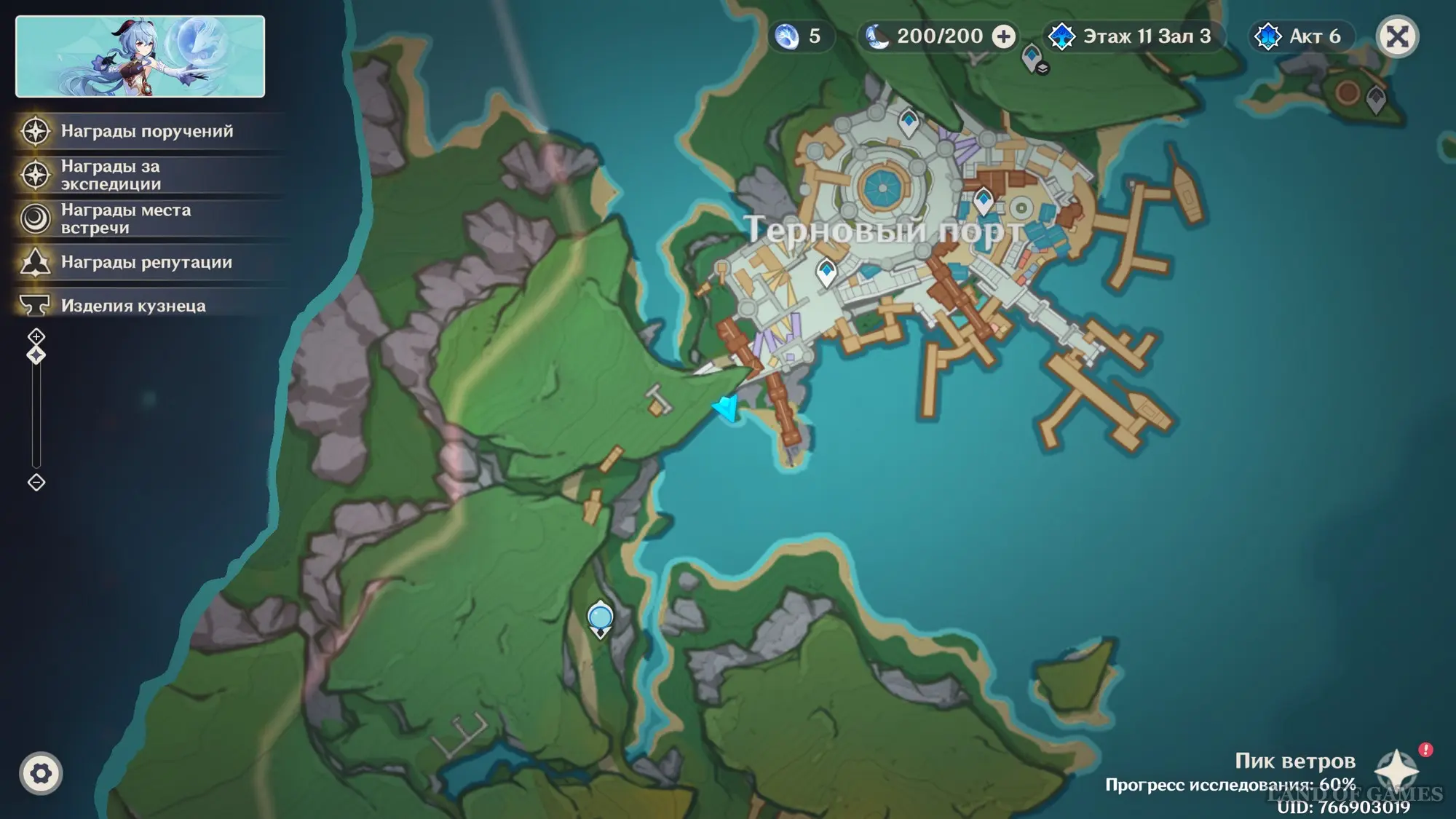The height and width of the screenshot is (819, 1456).
Task: Click the blue orb currency icon showing 5
Action: pos(787,36)
